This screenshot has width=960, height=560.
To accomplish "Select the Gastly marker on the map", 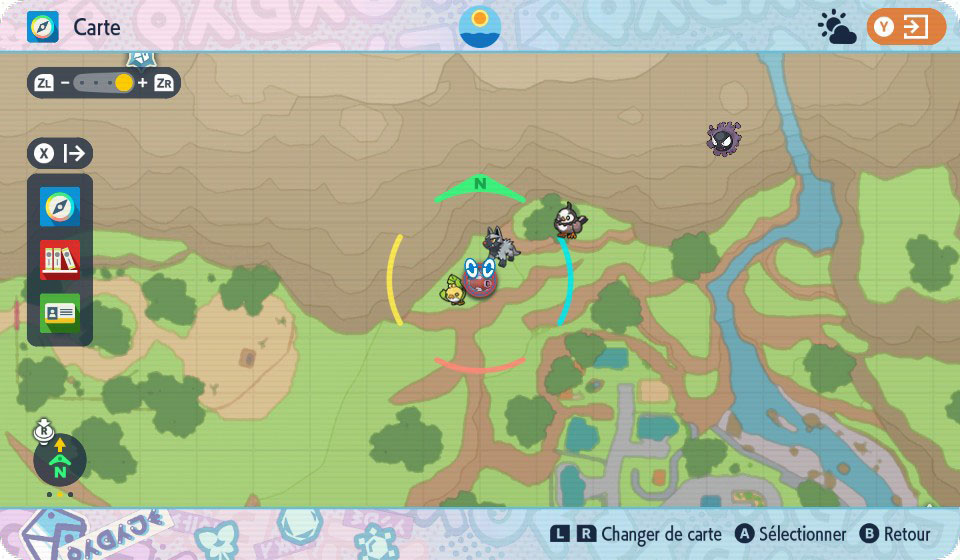I will (x=723, y=139).
